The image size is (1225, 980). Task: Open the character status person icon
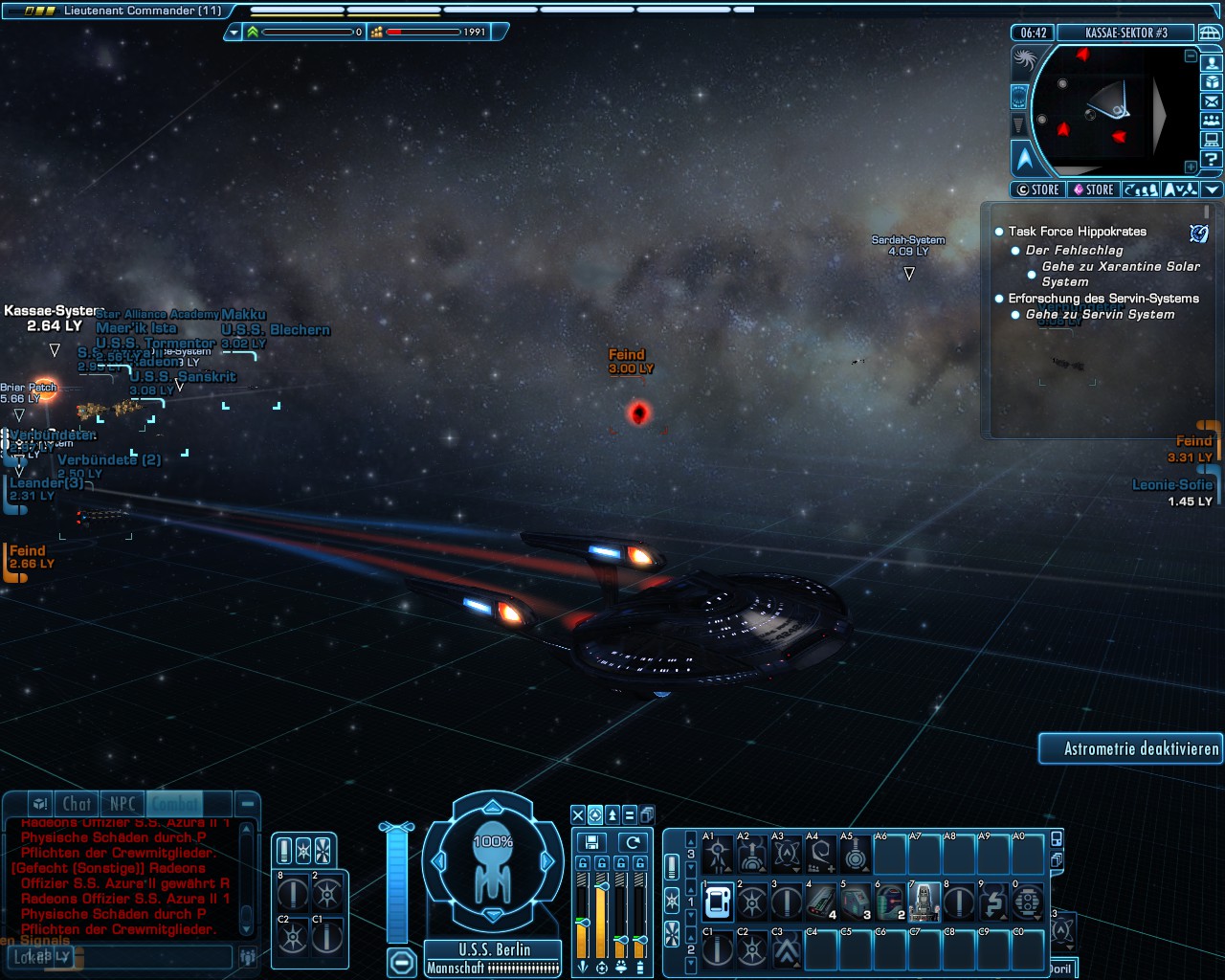(1212, 63)
